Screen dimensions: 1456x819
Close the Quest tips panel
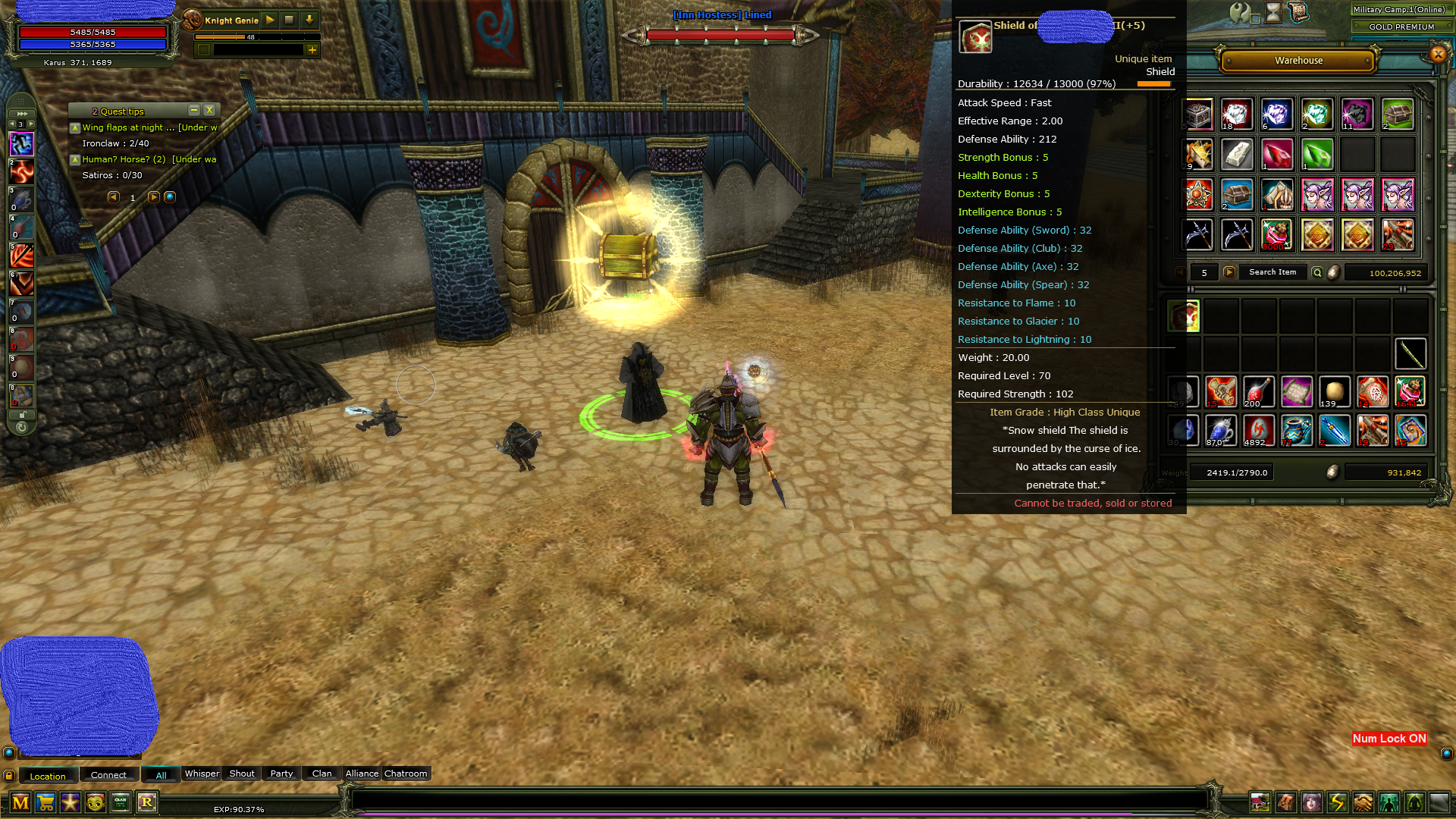210,111
